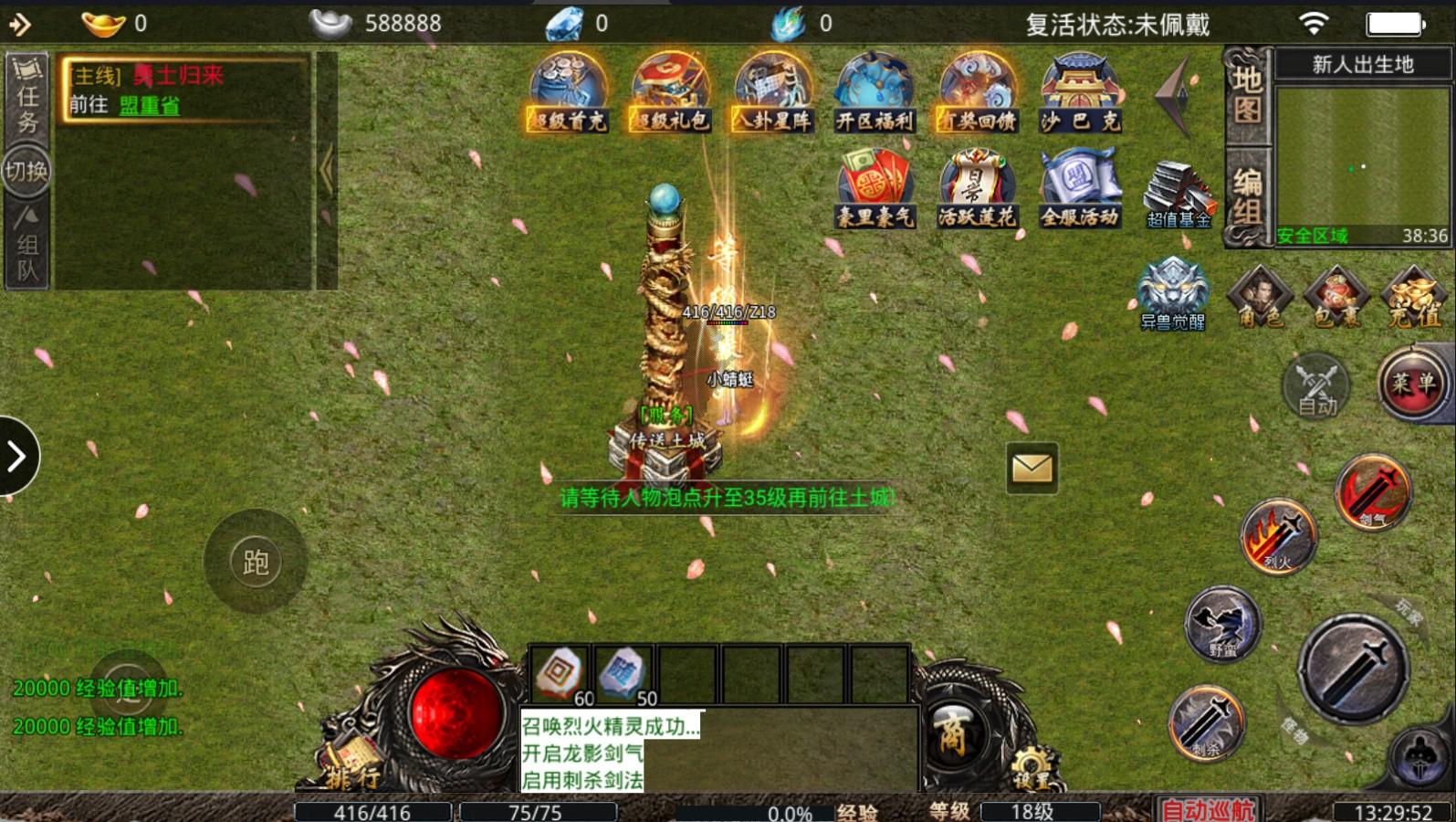
Task: Open the 异兽觉醒 beast awakening icon
Action: tap(1173, 292)
